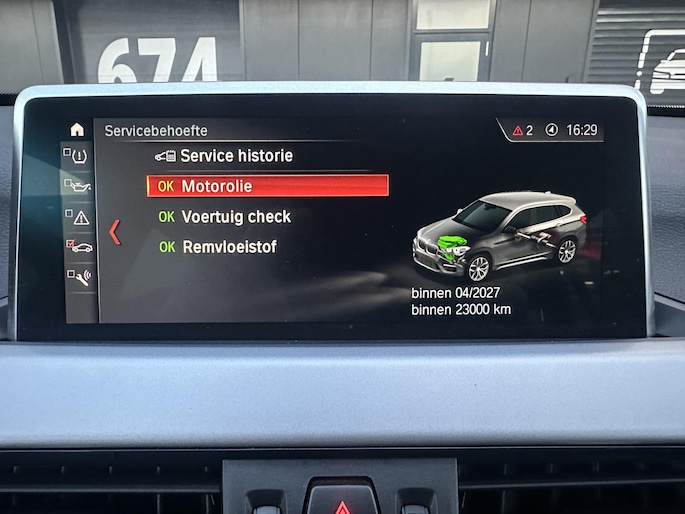Open the wrench service call icon
Viewport: 685px width, 514px height.
(78, 277)
